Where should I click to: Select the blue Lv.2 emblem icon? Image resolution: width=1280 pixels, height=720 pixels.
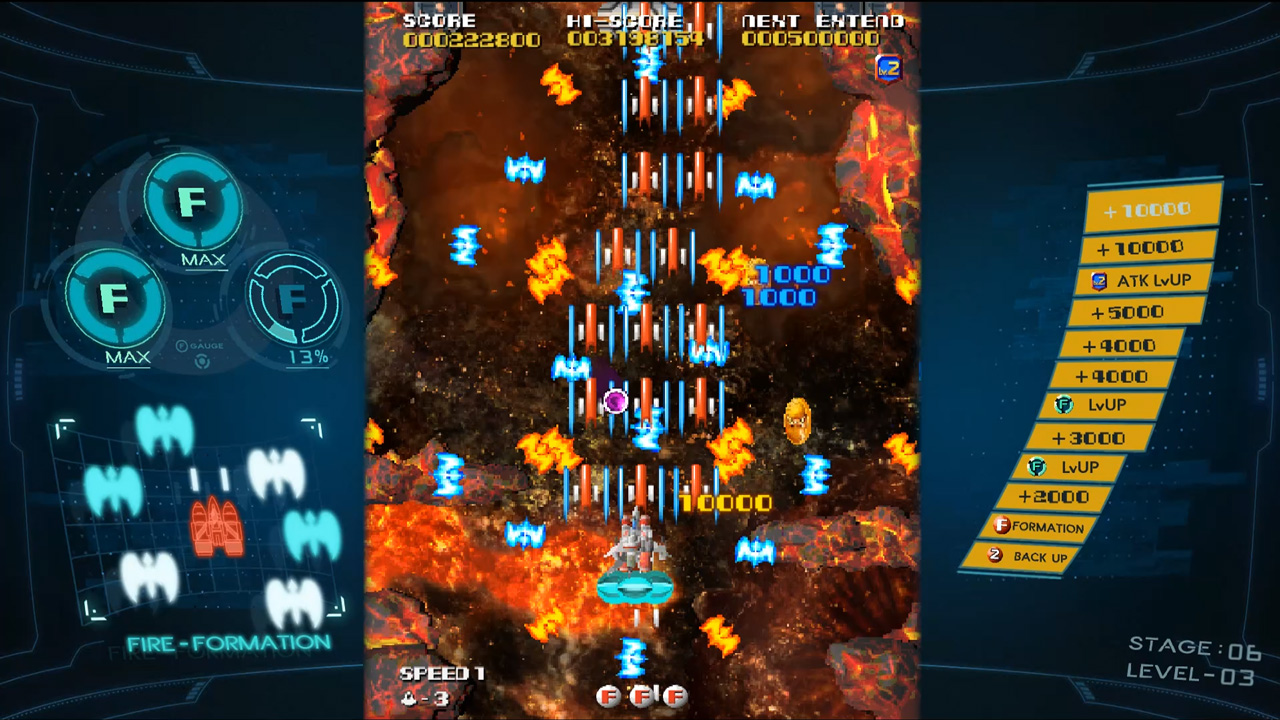click(x=886, y=68)
